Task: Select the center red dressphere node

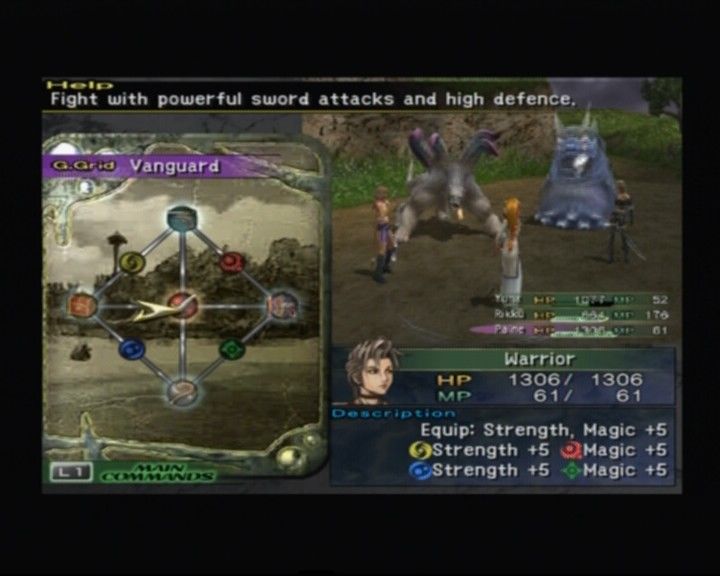Action: (182, 302)
